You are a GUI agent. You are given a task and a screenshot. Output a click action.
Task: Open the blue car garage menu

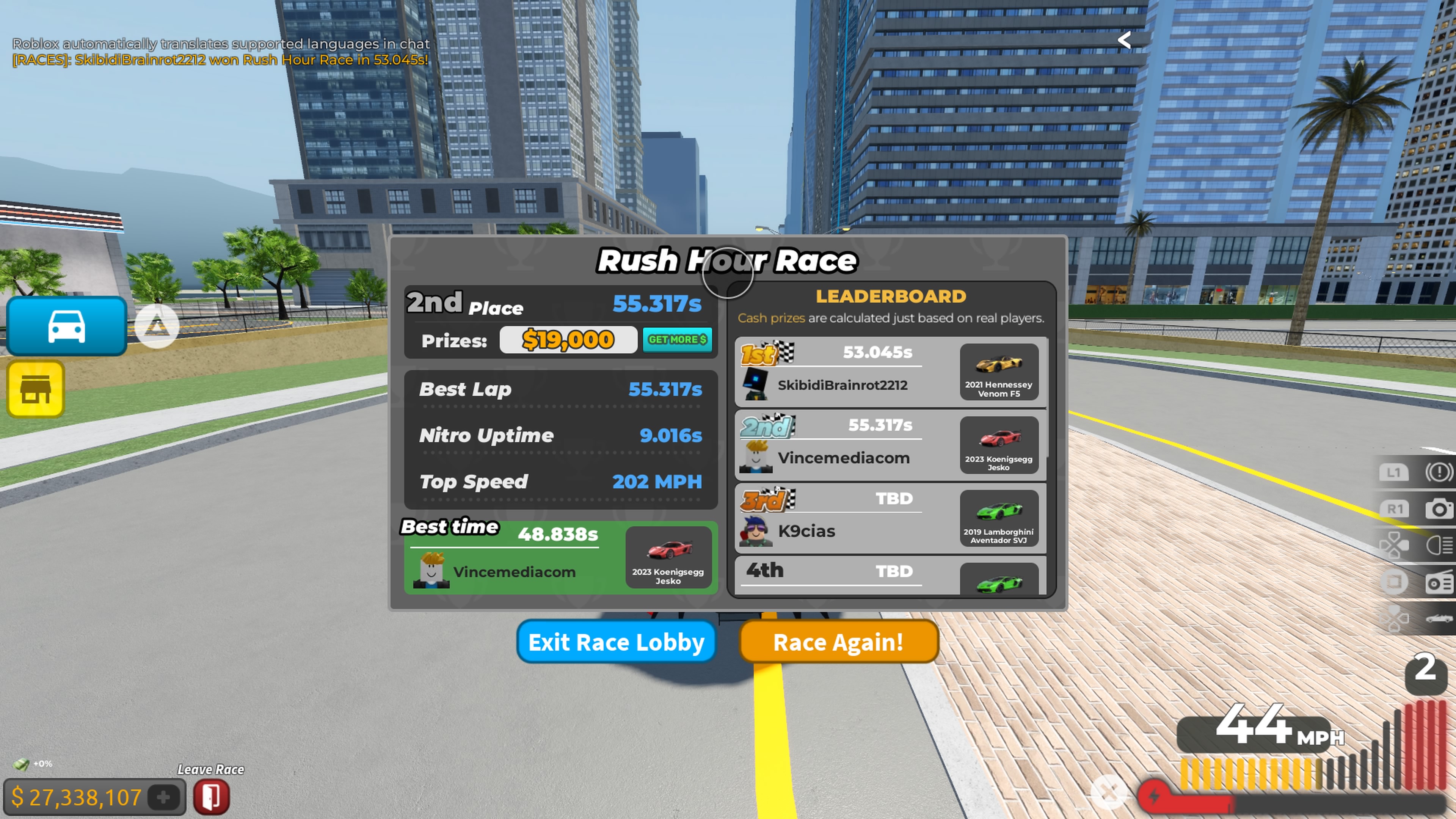pyautogui.click(x=67, y=326)
